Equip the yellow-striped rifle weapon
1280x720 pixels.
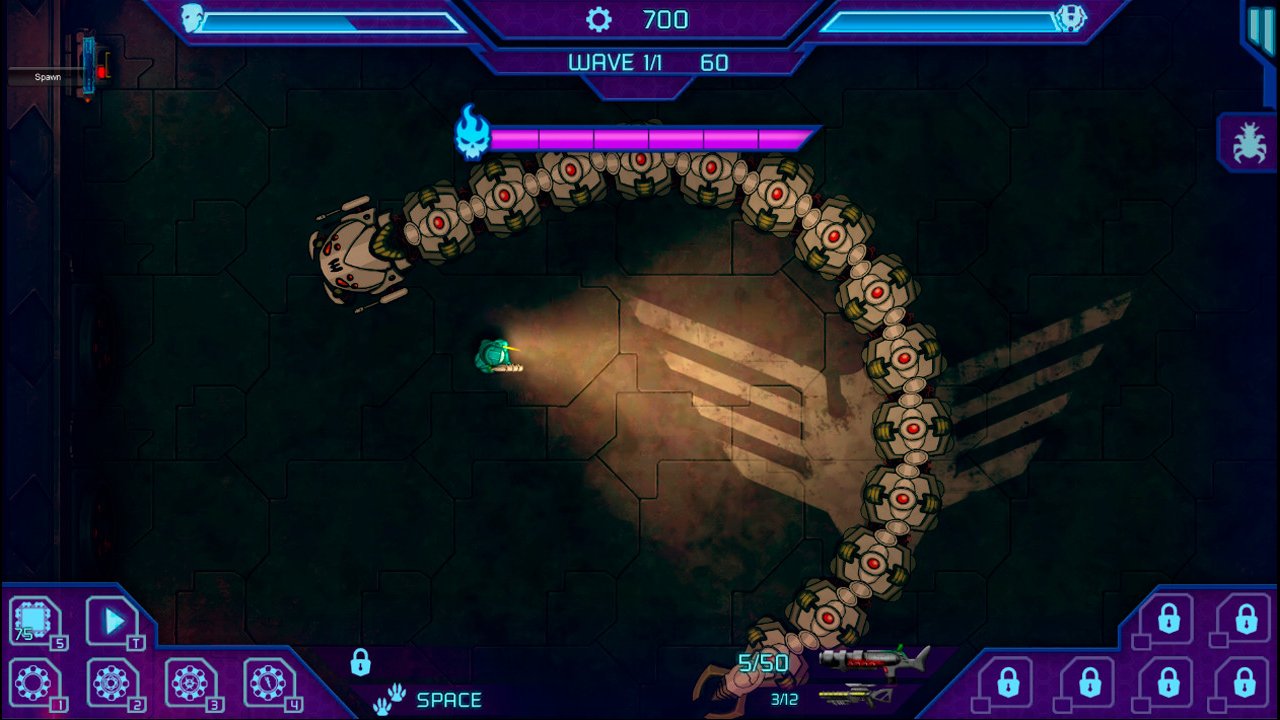(x=855, y=694)
